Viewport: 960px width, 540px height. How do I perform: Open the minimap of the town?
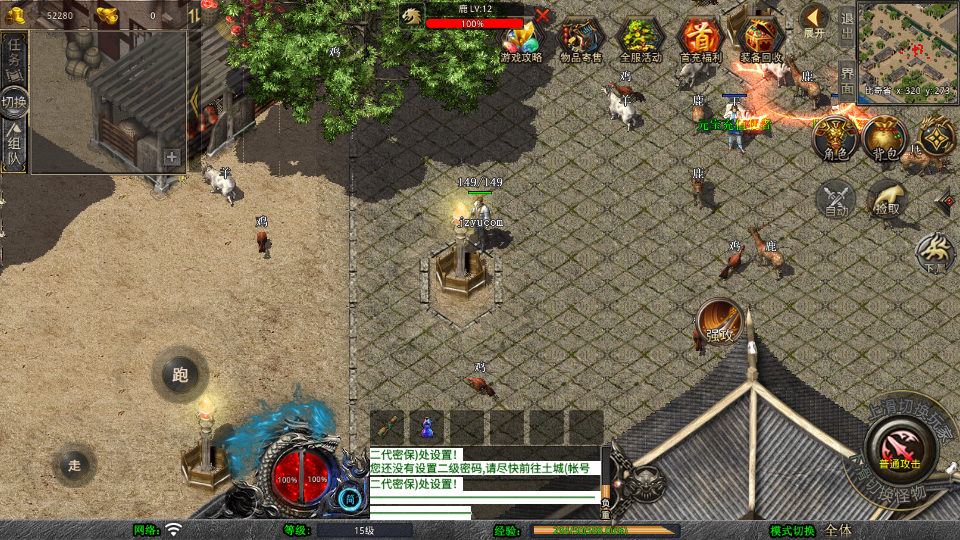(x=907, y=43)
